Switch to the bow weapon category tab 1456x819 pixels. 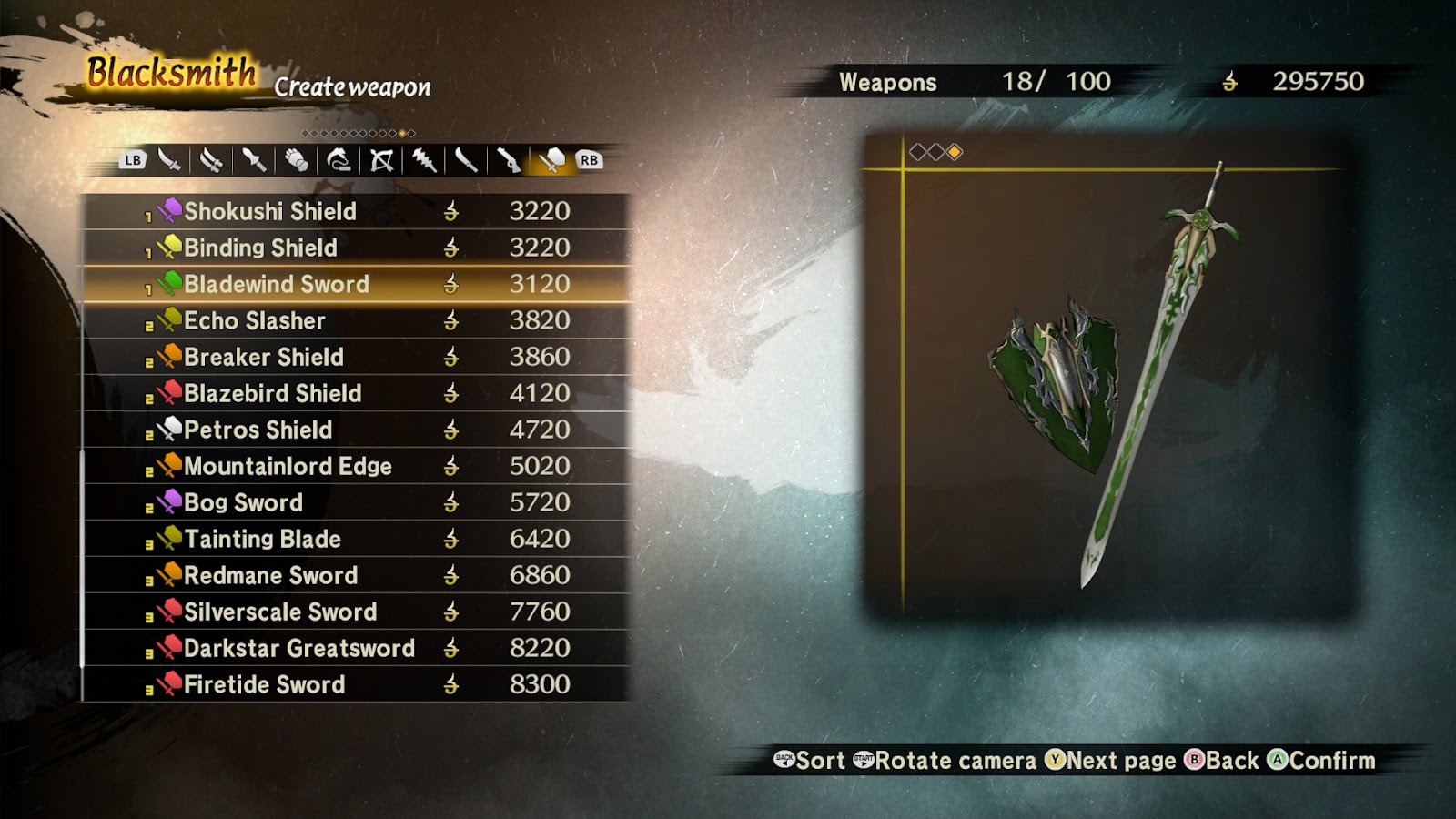tap(381, 161)
